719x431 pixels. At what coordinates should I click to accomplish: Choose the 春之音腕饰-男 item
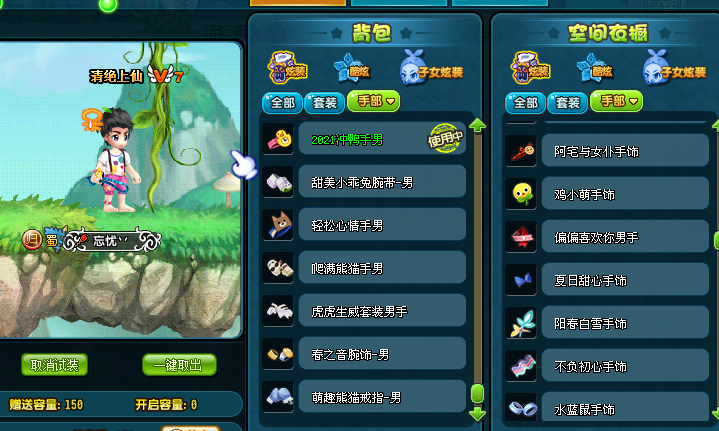pos(364,354)
